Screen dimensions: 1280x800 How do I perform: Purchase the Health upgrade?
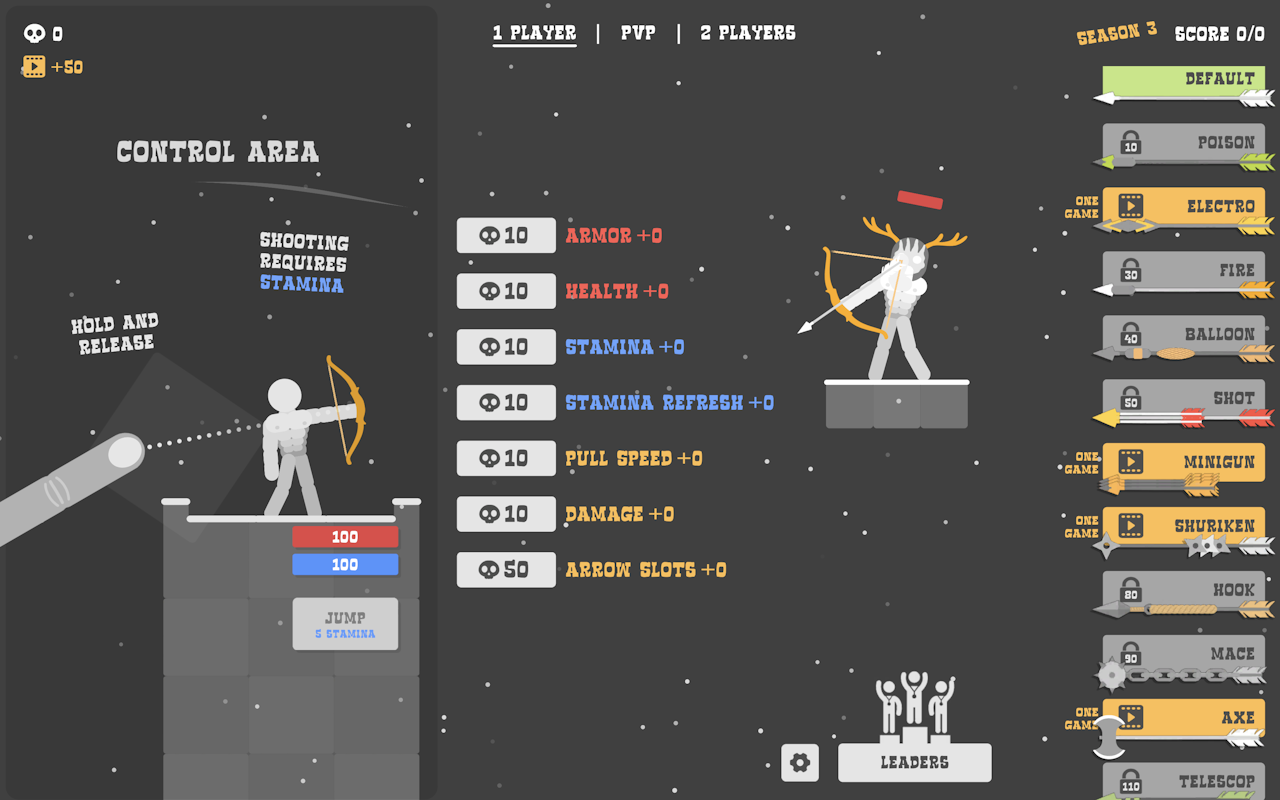[506, 292]
